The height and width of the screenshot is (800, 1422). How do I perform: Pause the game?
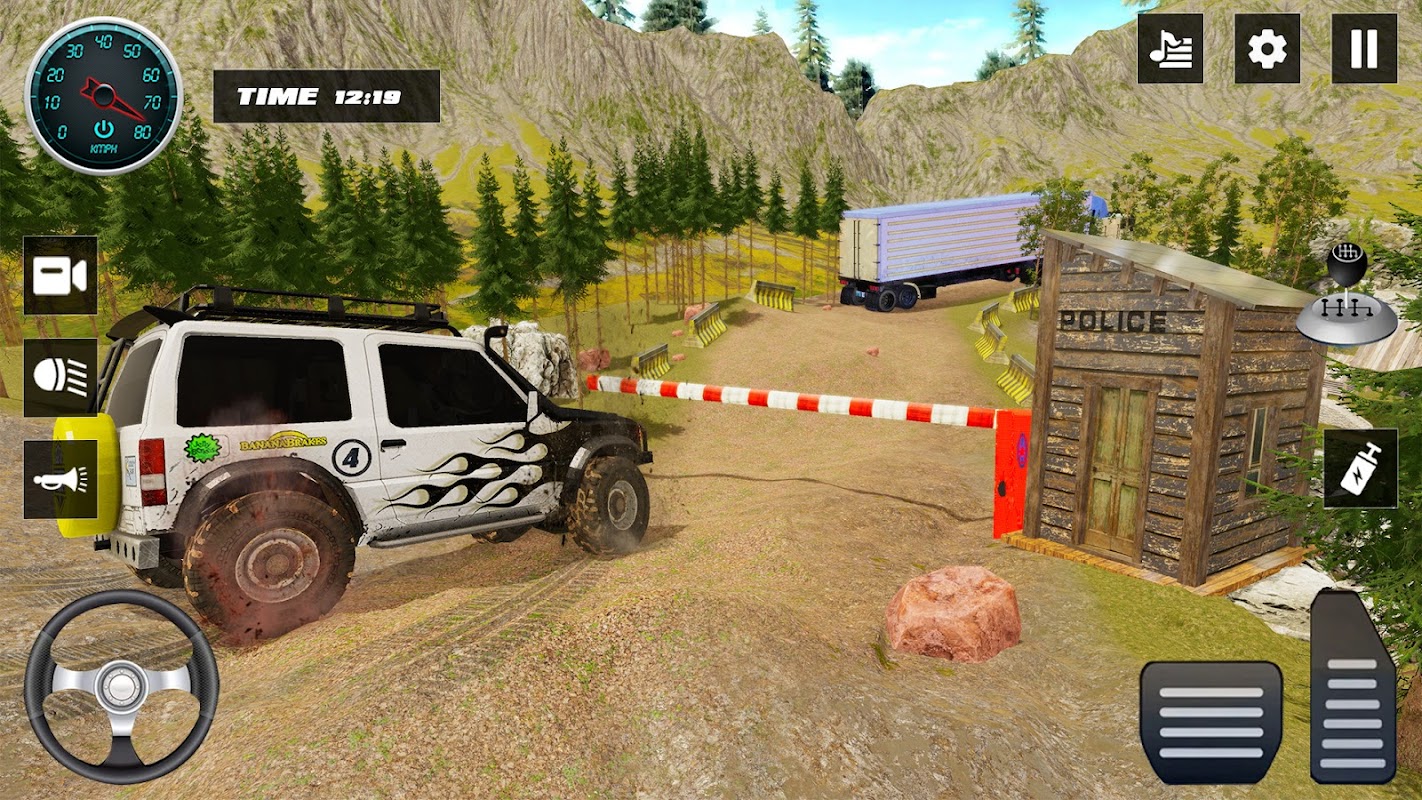click(x=1364, y=49)
